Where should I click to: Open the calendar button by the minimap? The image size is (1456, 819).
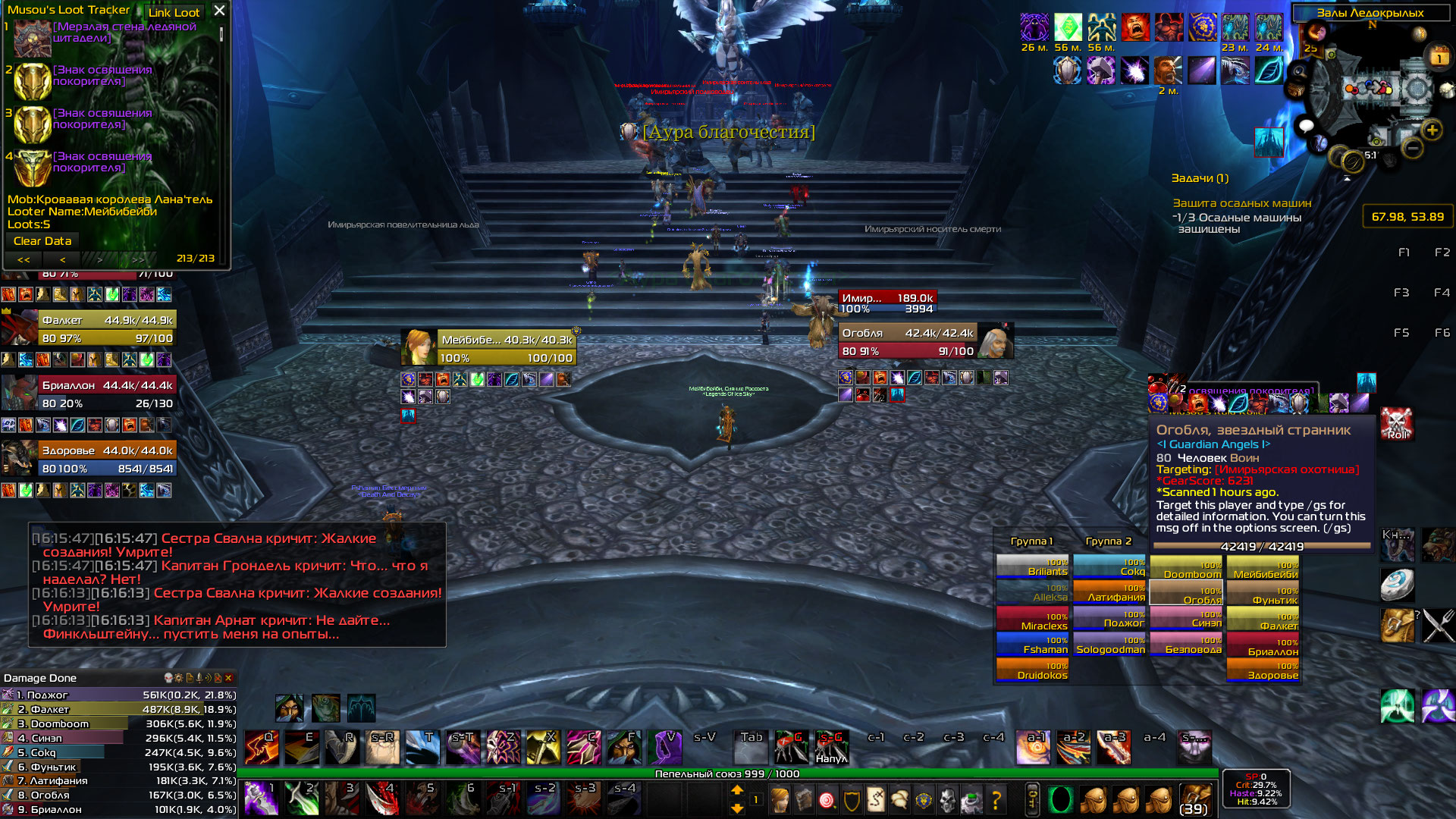[1439, 56]
